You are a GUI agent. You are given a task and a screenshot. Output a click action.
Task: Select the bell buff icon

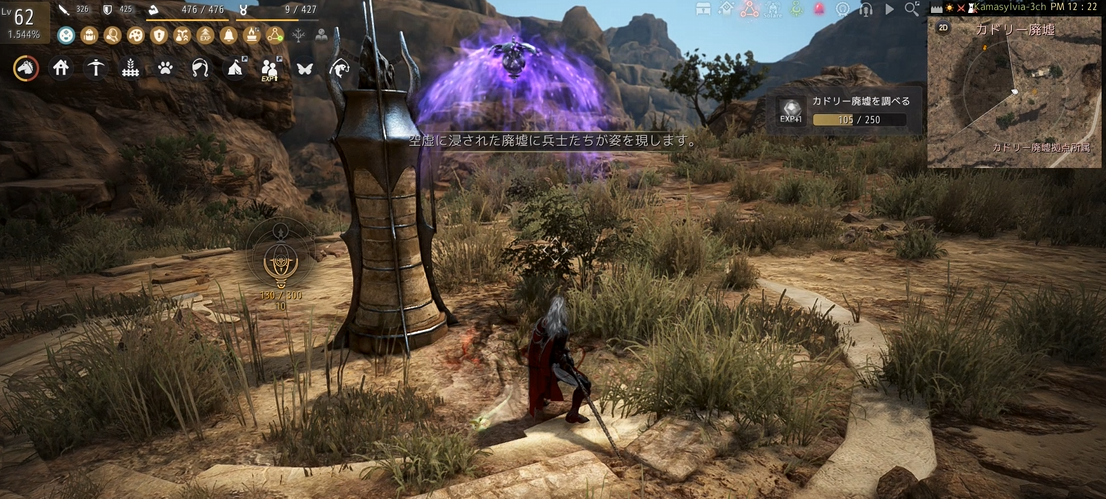click(x=229, y=36)
